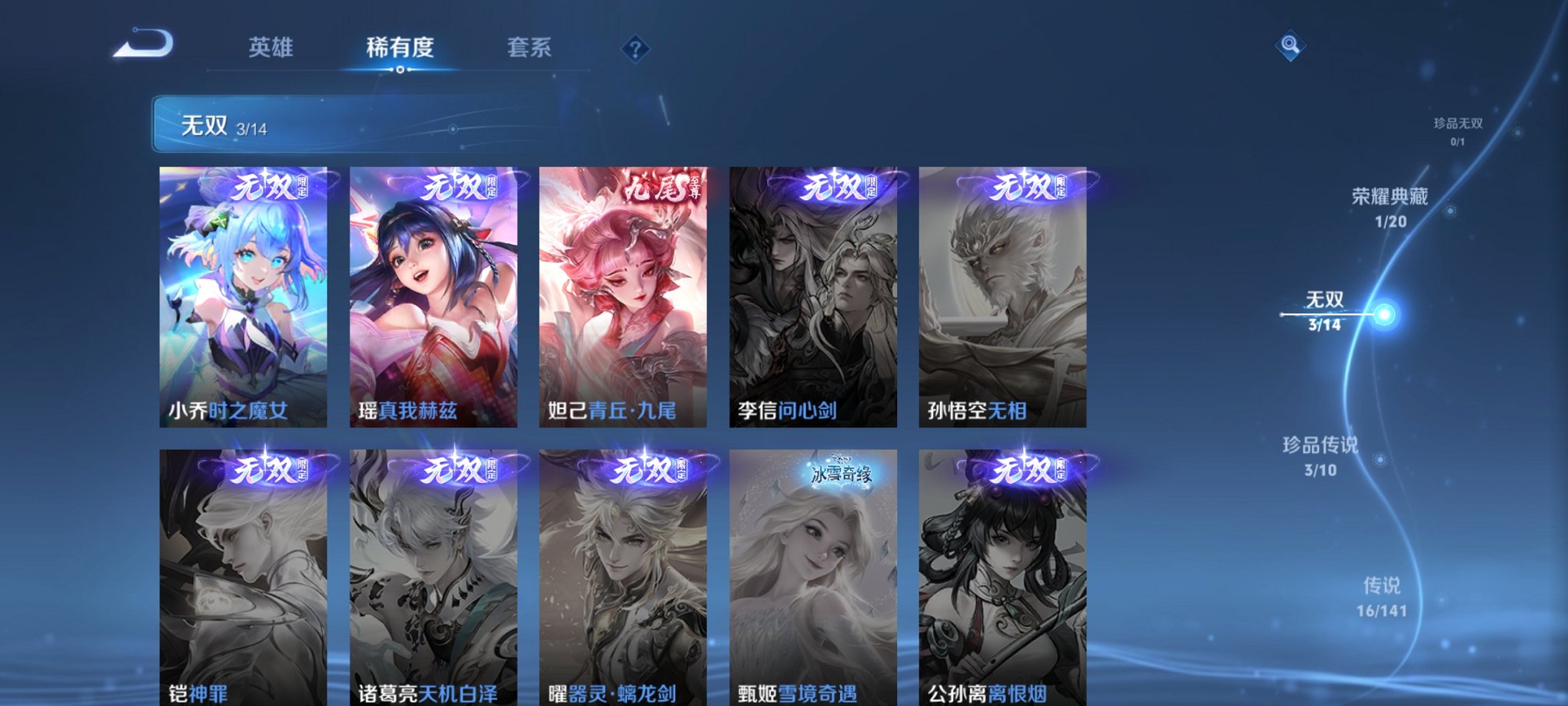Open help via the question mark icon

(x=635, y=48)
